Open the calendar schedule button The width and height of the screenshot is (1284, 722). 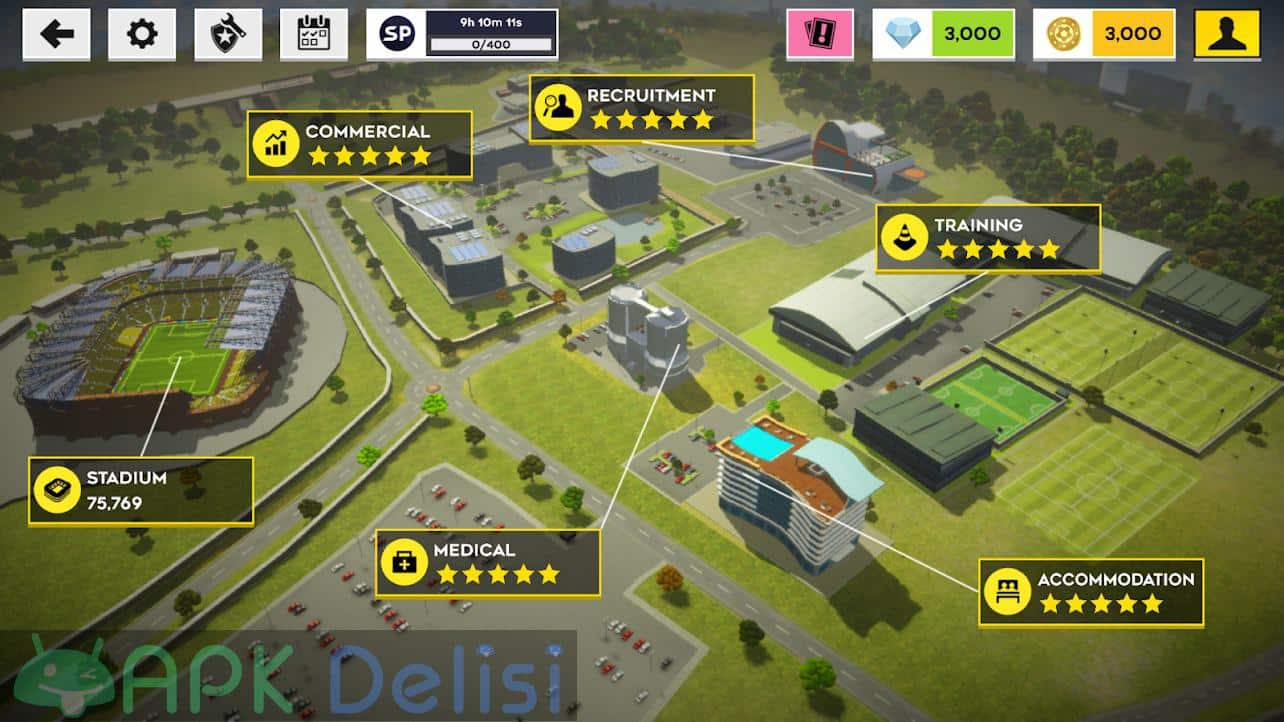[314, 35]
